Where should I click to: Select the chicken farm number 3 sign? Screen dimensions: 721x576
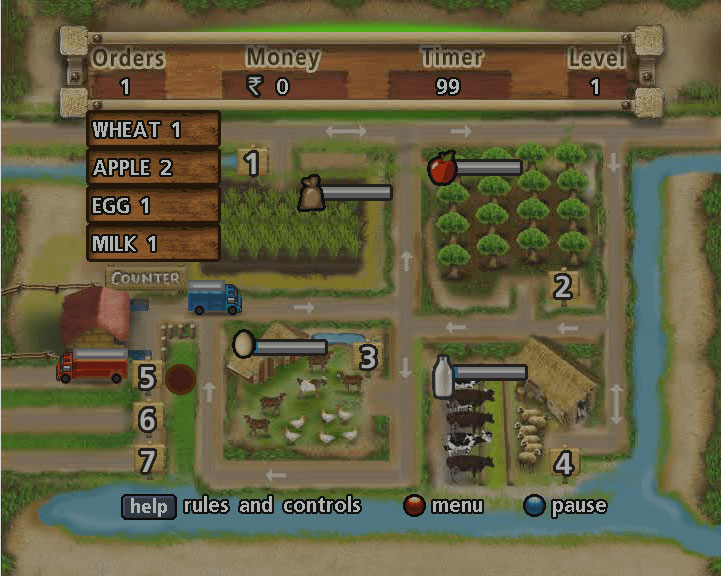[x=368, y=357]
